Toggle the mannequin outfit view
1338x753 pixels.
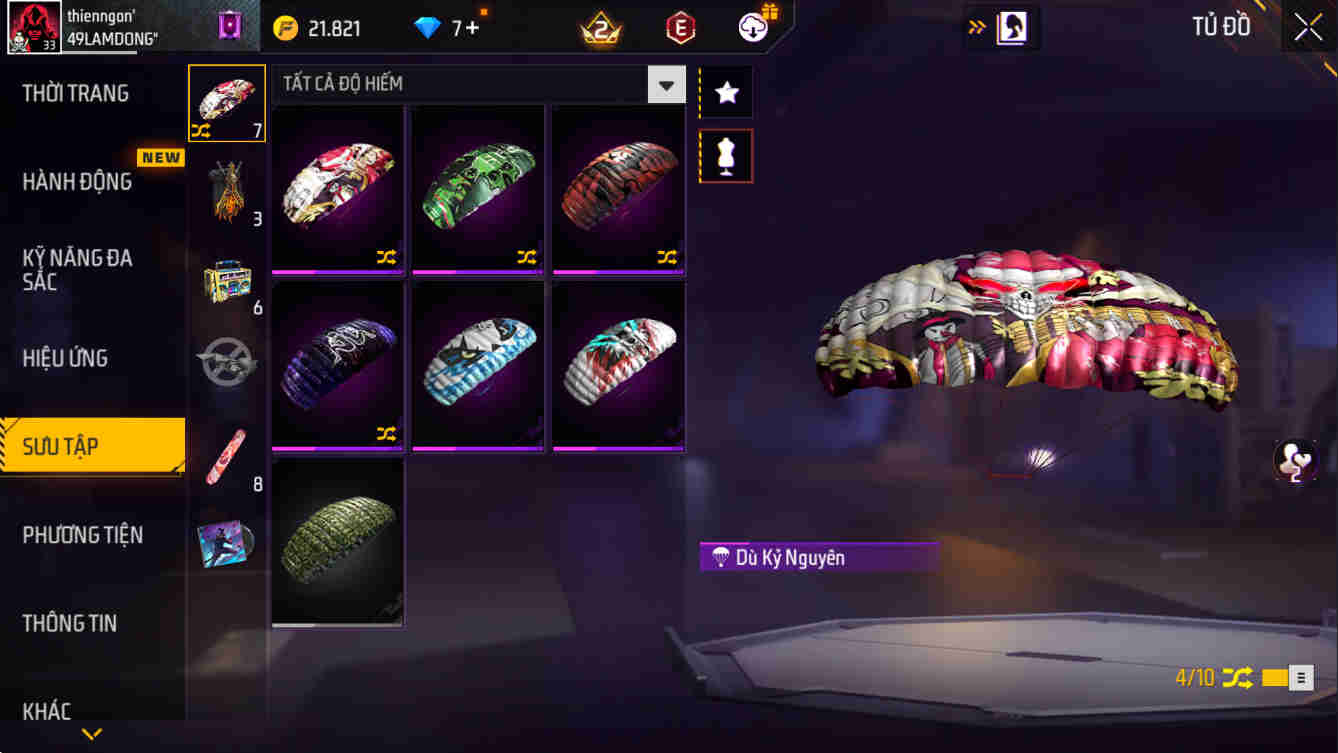[725, 156]
